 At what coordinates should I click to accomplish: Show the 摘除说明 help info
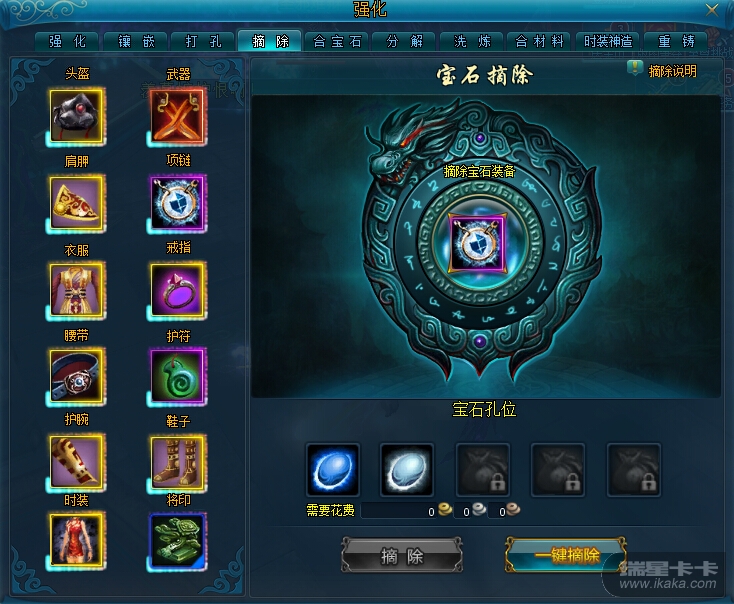[662, 71]
